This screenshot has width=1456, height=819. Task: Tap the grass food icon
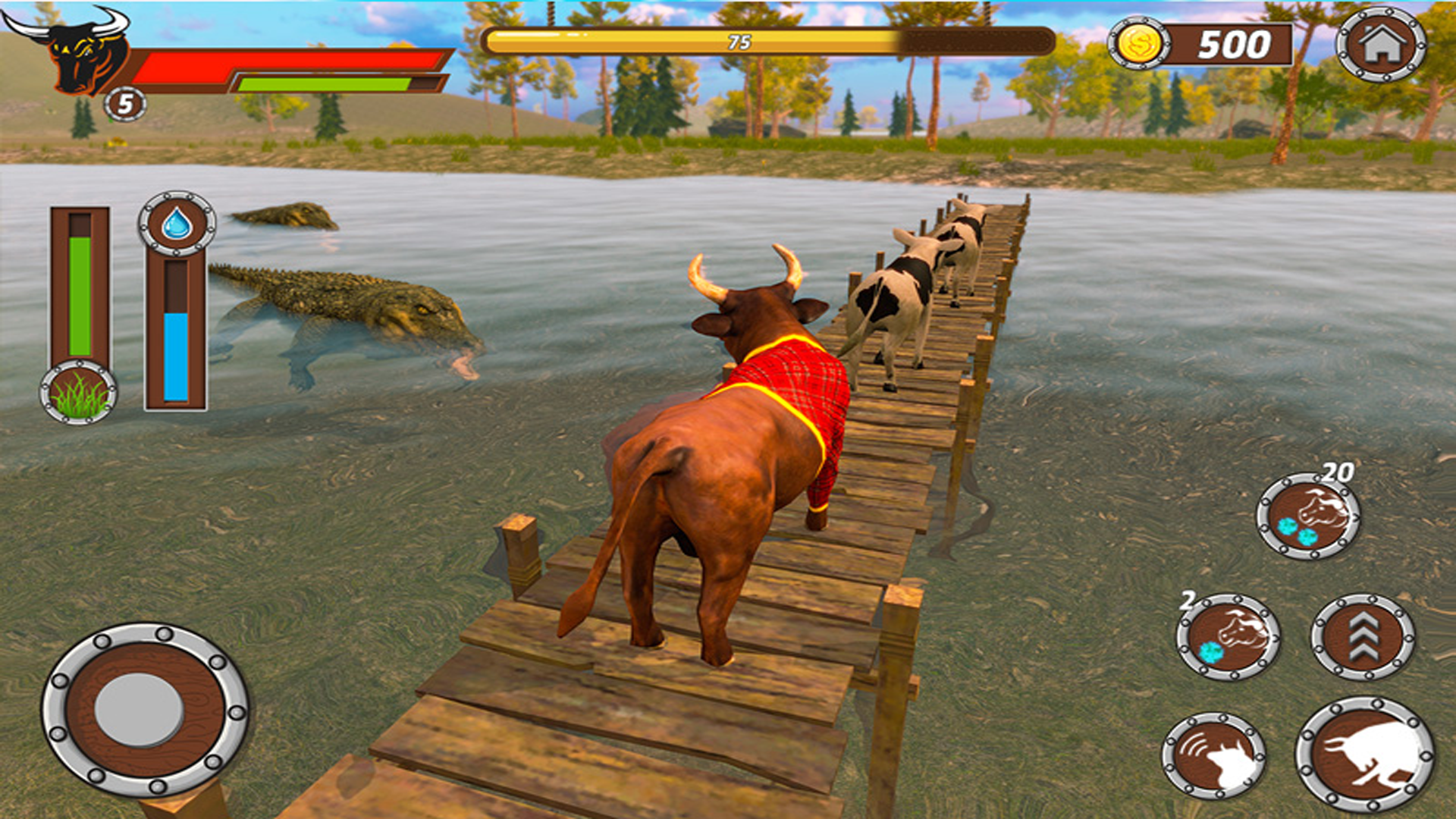point(78,392)
